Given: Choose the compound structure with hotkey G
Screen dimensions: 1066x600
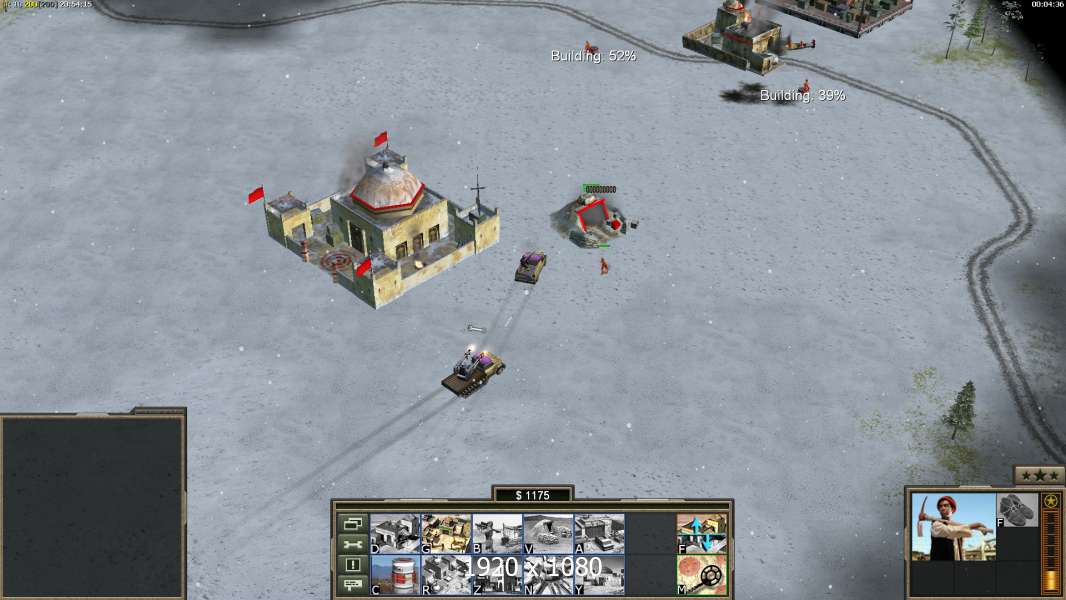Looking at the screenshot, I should coord(446,533).
